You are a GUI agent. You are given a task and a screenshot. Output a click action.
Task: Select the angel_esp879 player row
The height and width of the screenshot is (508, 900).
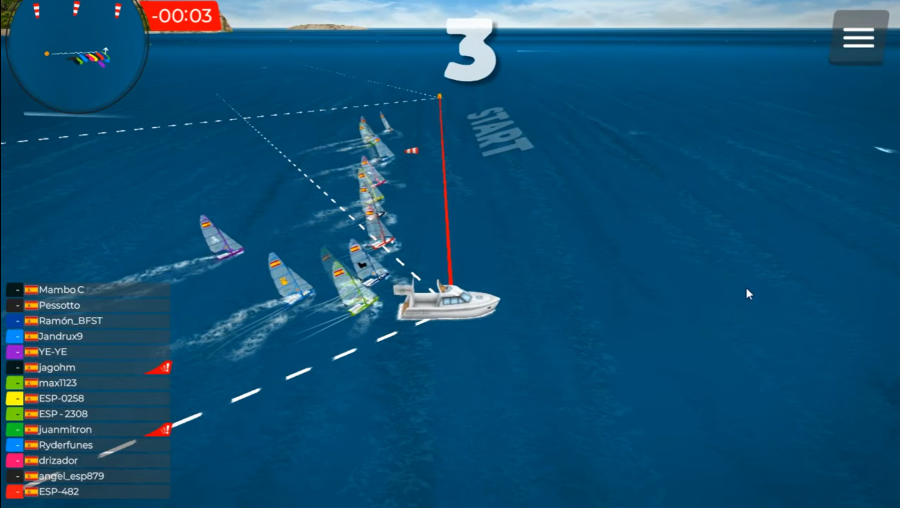click(x=88, y=476)
